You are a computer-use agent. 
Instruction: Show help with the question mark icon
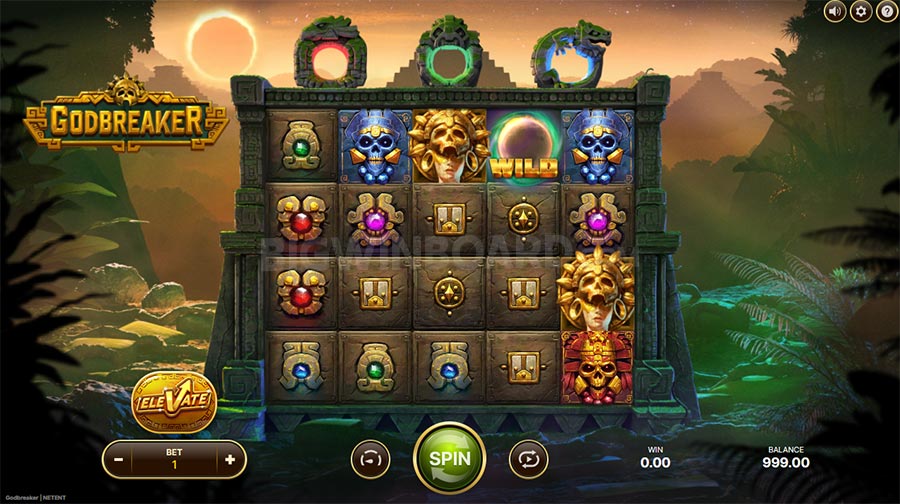[x=885, y=11]
